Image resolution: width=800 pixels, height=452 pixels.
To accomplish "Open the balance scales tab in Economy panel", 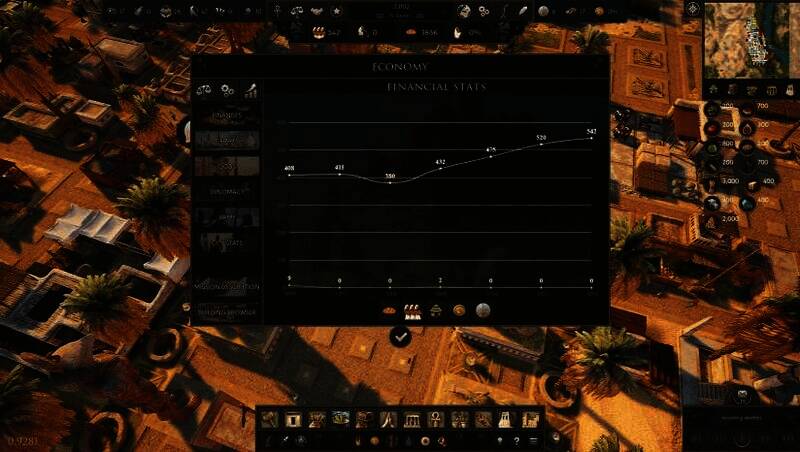I will click(x=205, y=90).
